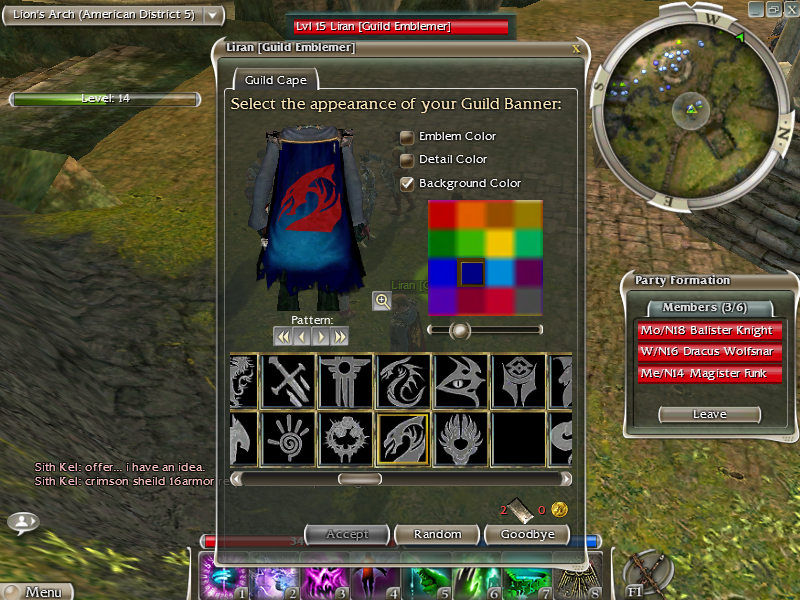
Task: Accept the guild cape design
Action: pos(347,535)
